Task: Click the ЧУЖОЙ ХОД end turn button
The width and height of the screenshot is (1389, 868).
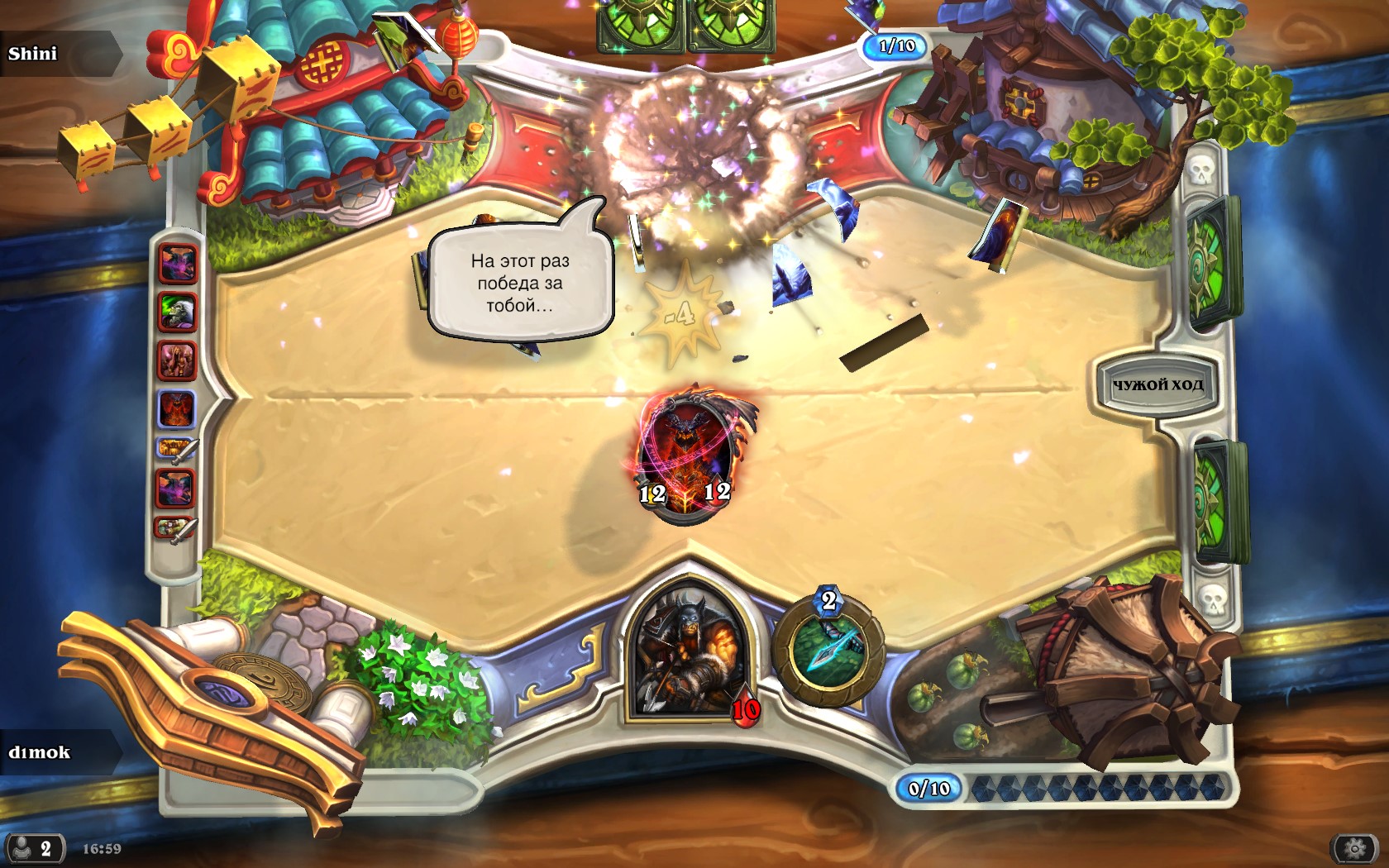Action: tap(1157, 384)
